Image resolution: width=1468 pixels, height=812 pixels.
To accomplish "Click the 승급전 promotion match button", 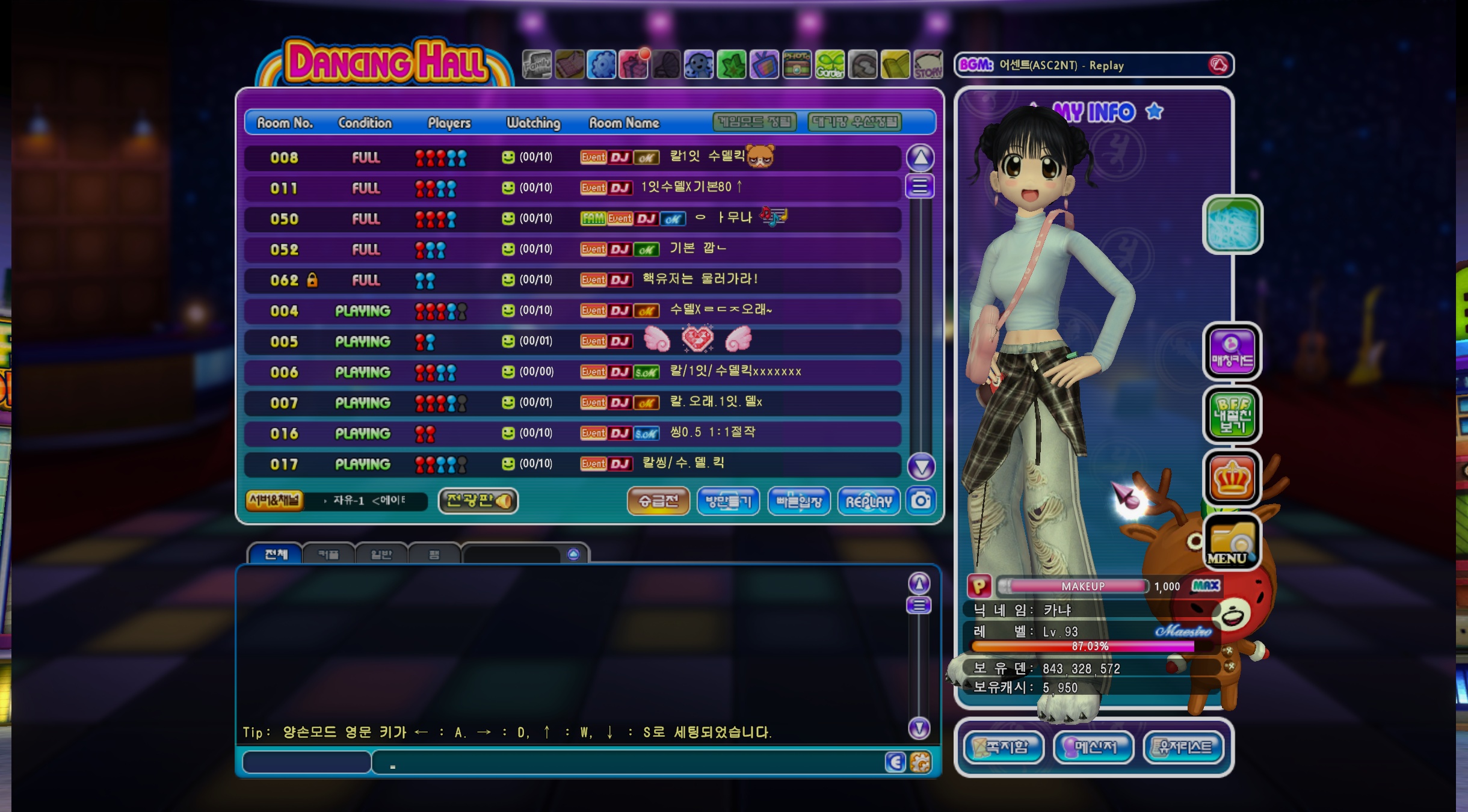I will tap(658, 501).
